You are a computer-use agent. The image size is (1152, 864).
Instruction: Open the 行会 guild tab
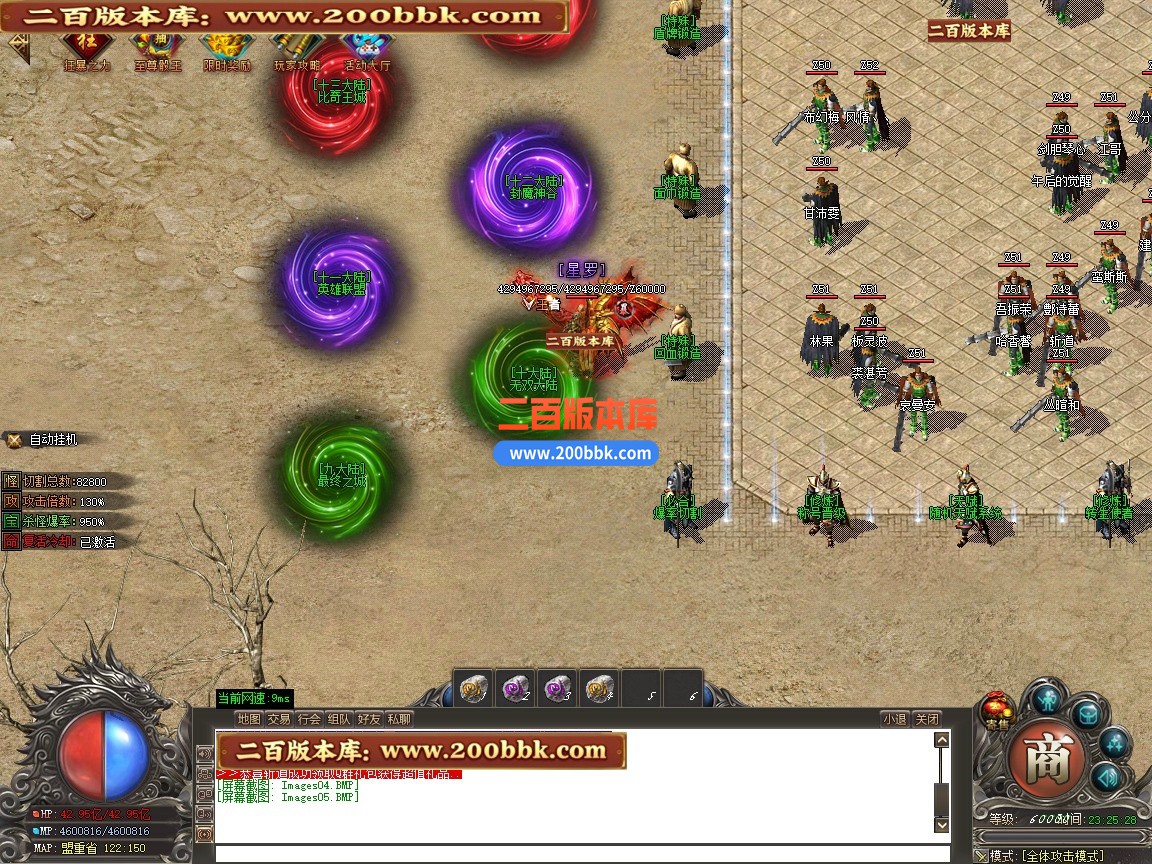coord(309,718)
